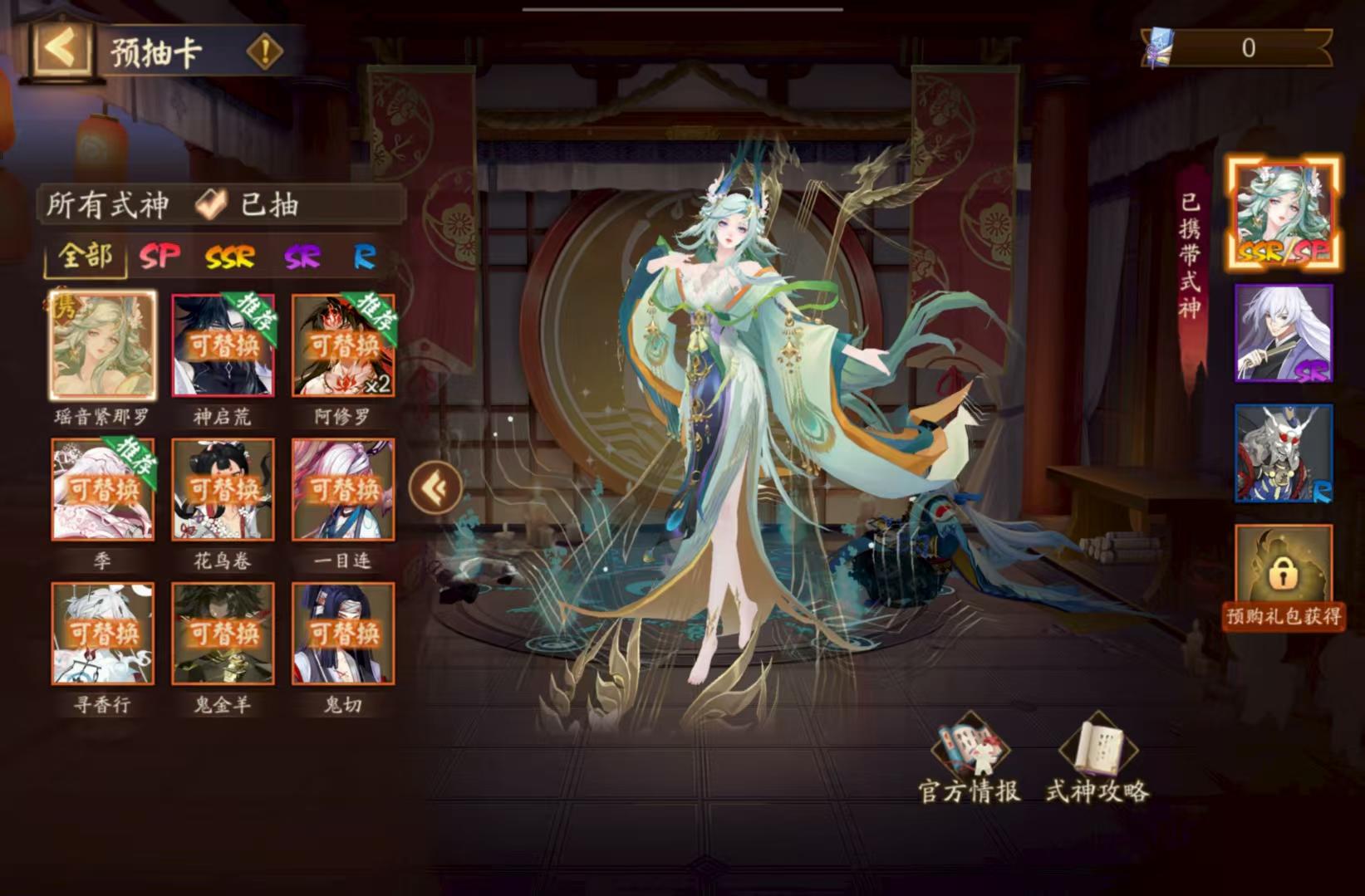This screenshot has height=896, width=1365.
Task: Open the exclamation notice beside 预抽卡 title
Action: pyautogui.click(x=264, y=51)
